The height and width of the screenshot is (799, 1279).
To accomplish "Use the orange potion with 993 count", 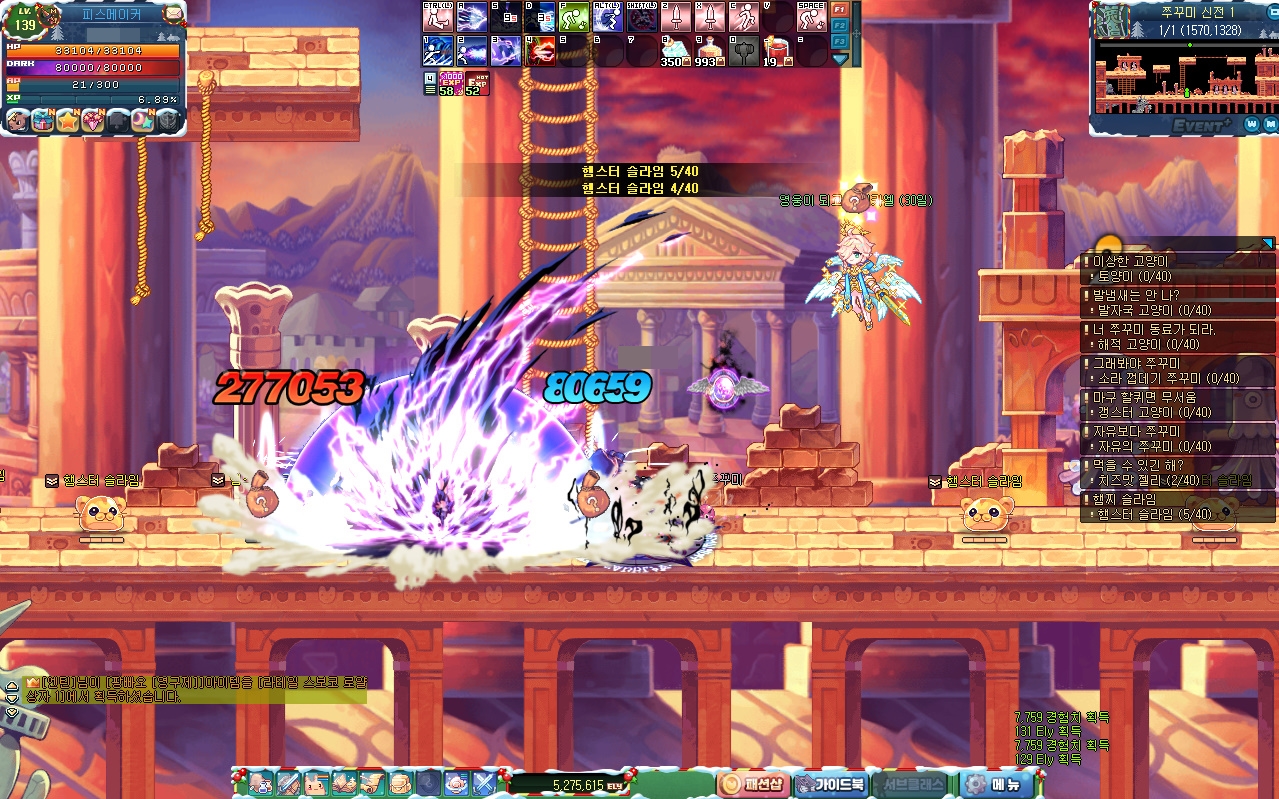I will click(708, 51).
